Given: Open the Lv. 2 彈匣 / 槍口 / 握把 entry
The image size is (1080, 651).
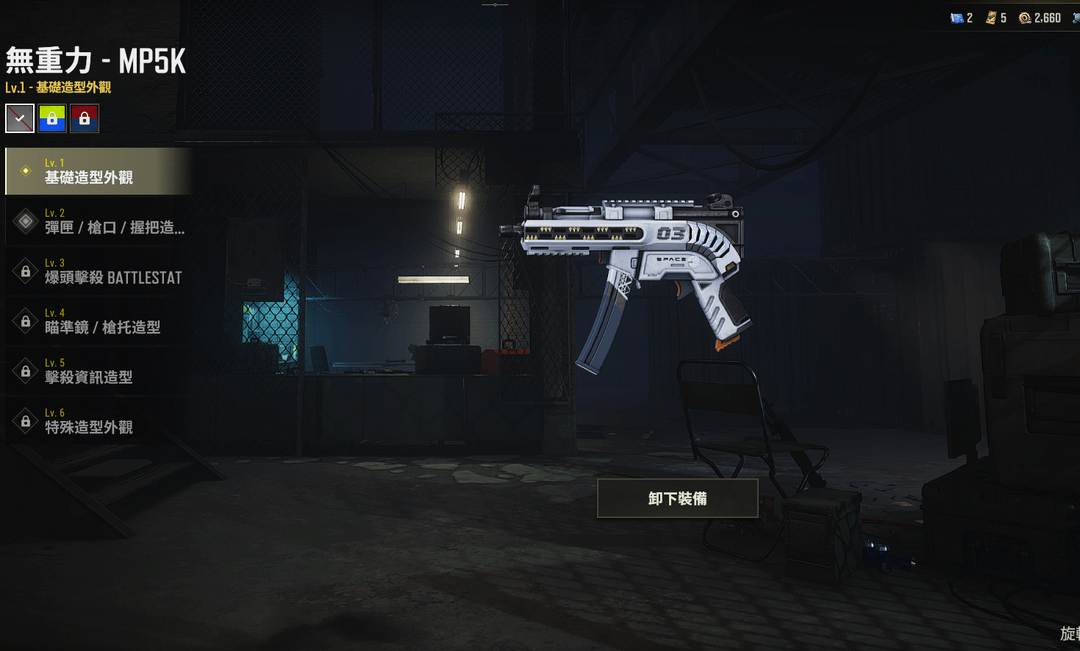Looking at the screenshot, I should click(97, 221).
